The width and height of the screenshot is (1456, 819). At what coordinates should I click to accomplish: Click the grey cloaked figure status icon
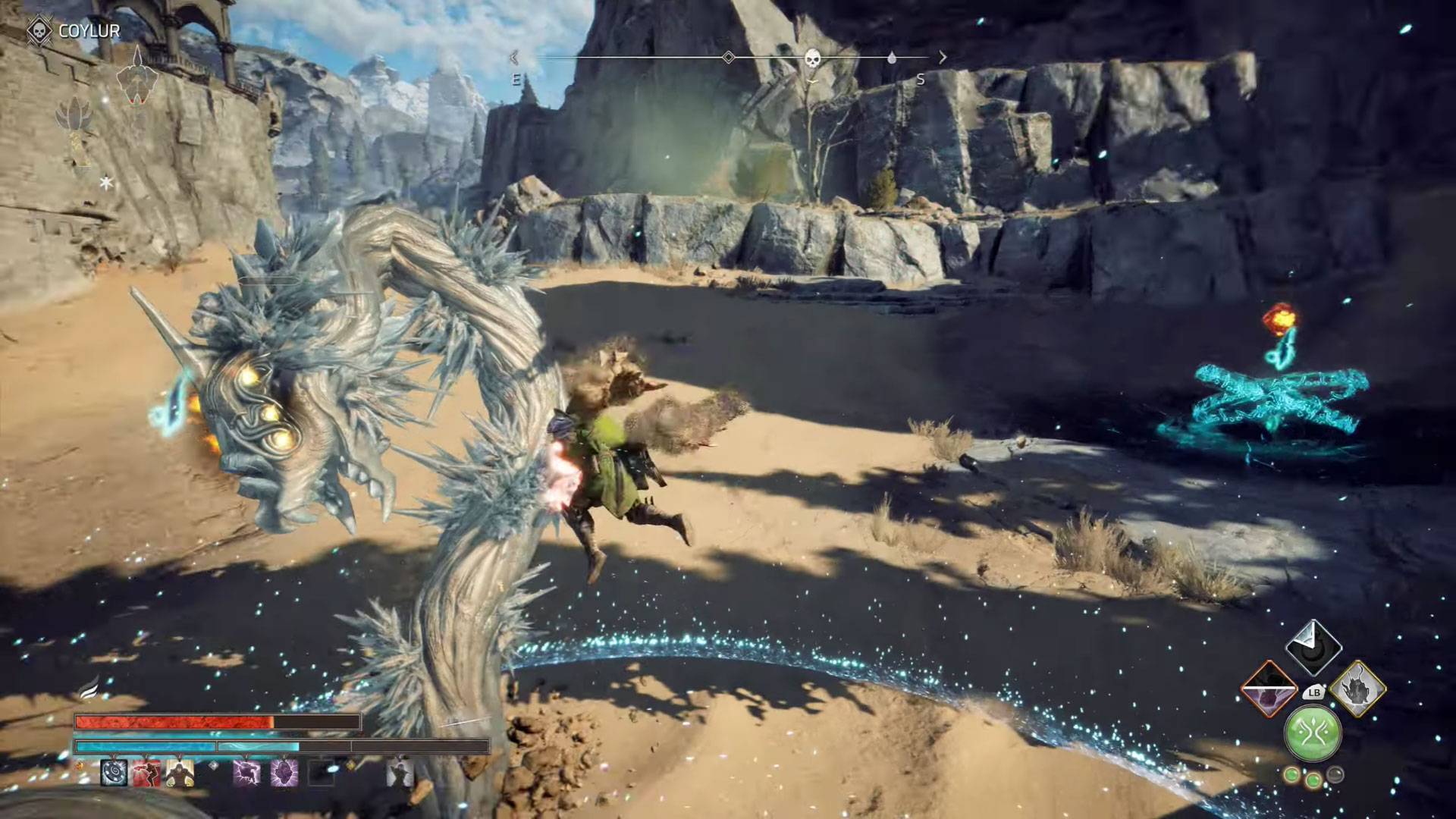point(399,773)
